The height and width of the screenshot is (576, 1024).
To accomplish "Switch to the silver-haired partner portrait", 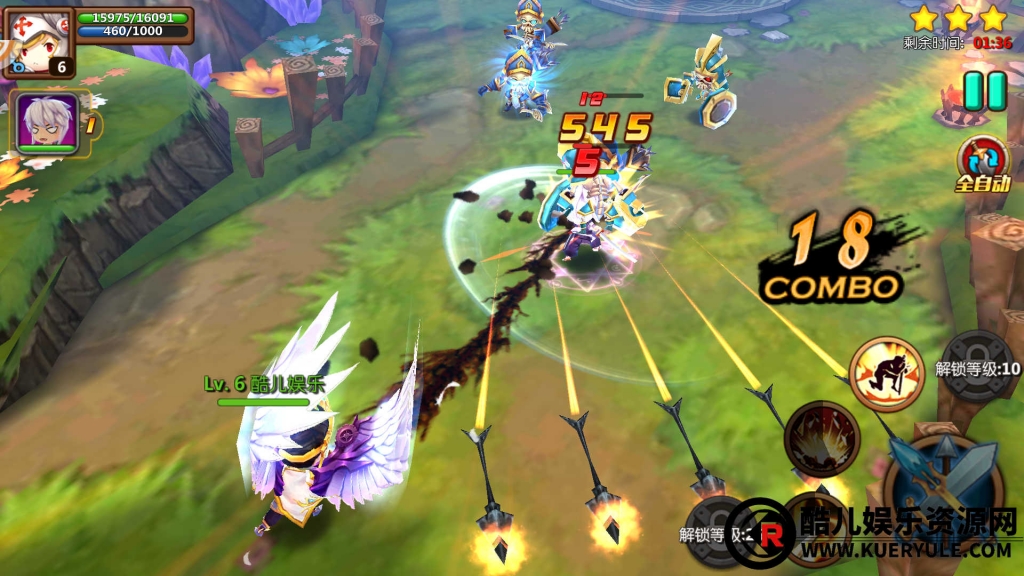I will coord(46,122).
